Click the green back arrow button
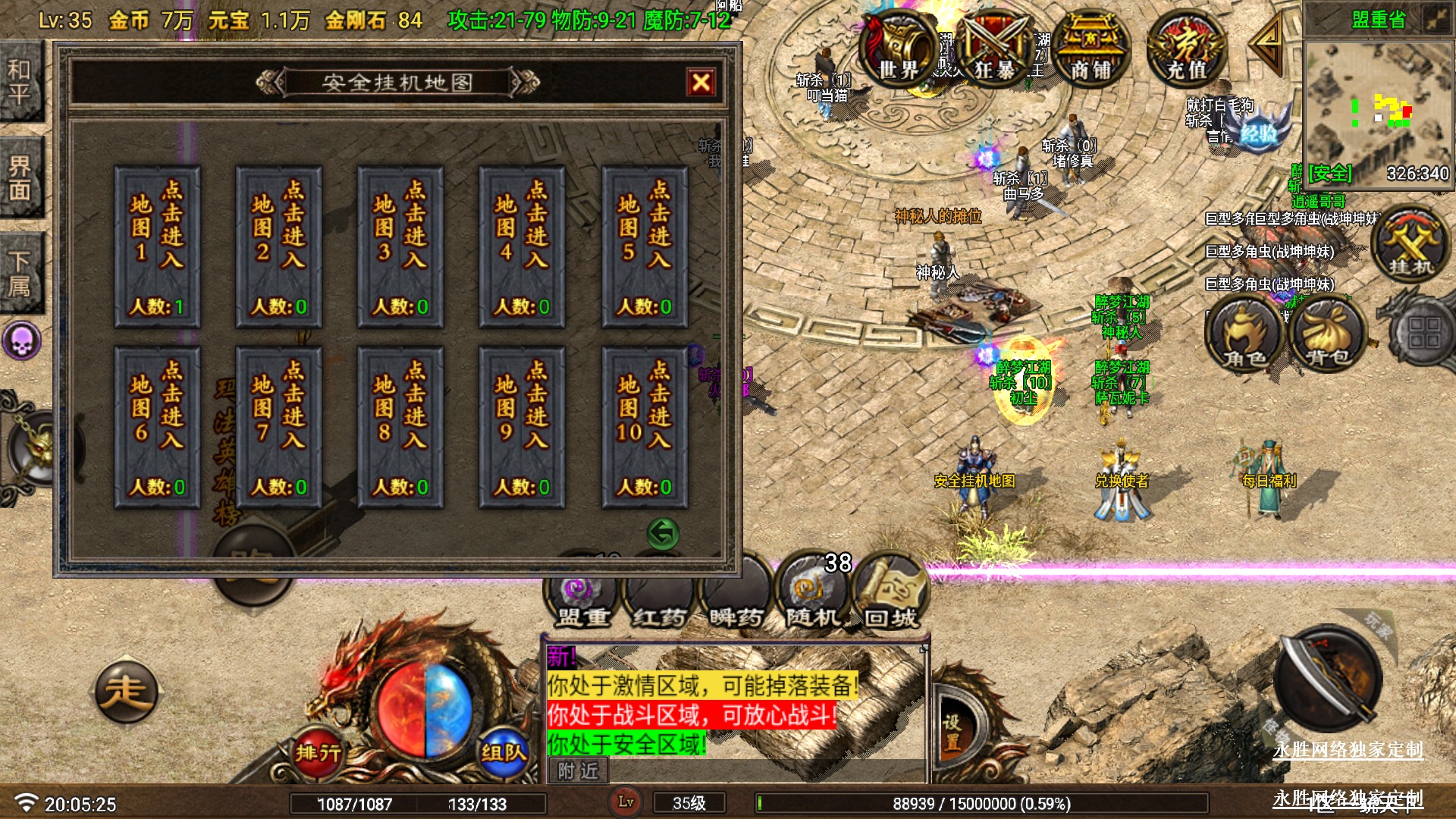This screenshot has width=1456, height=819. click(663, 533)
